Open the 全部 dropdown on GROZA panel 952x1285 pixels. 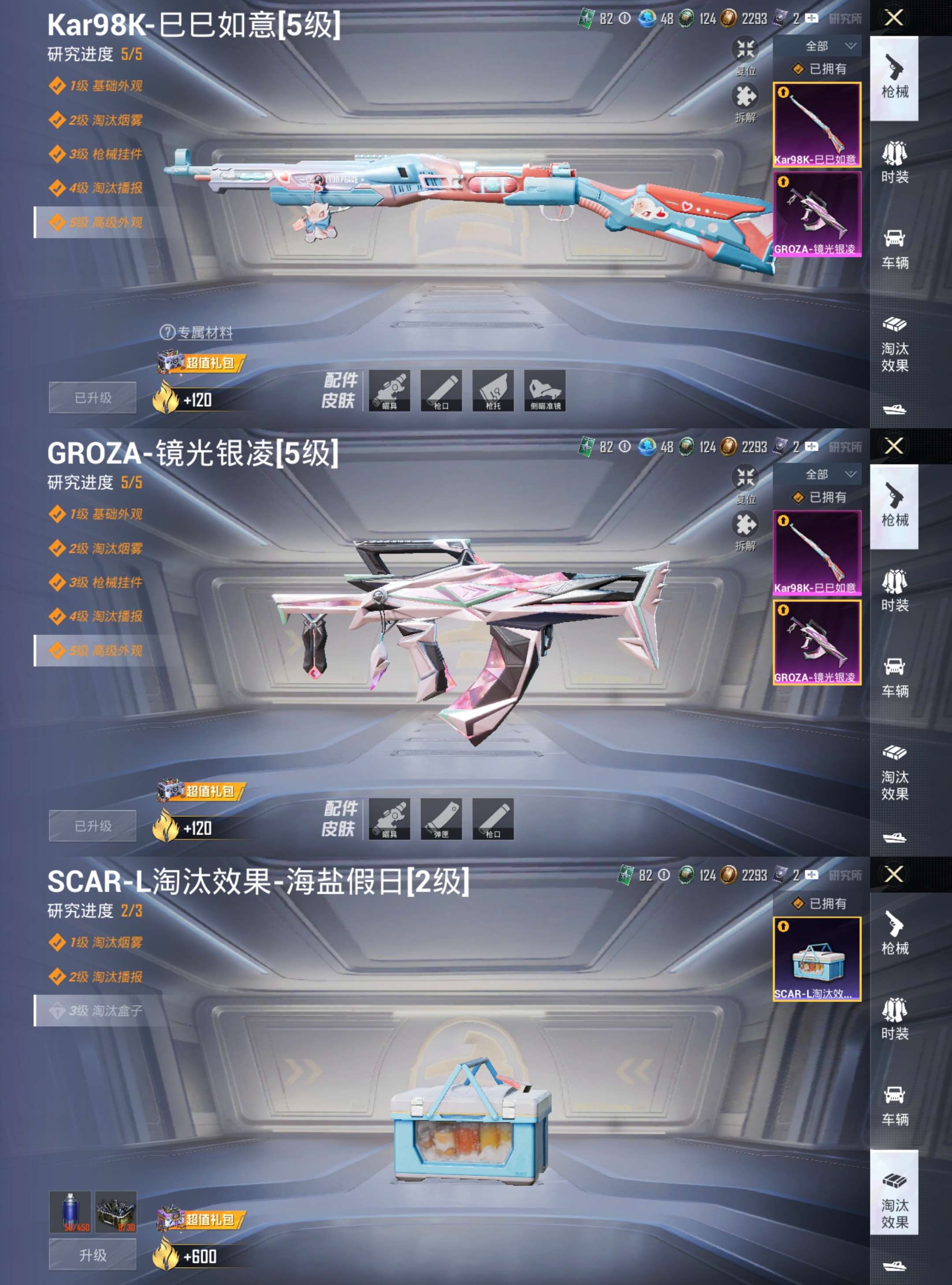[x=823, y=475]
